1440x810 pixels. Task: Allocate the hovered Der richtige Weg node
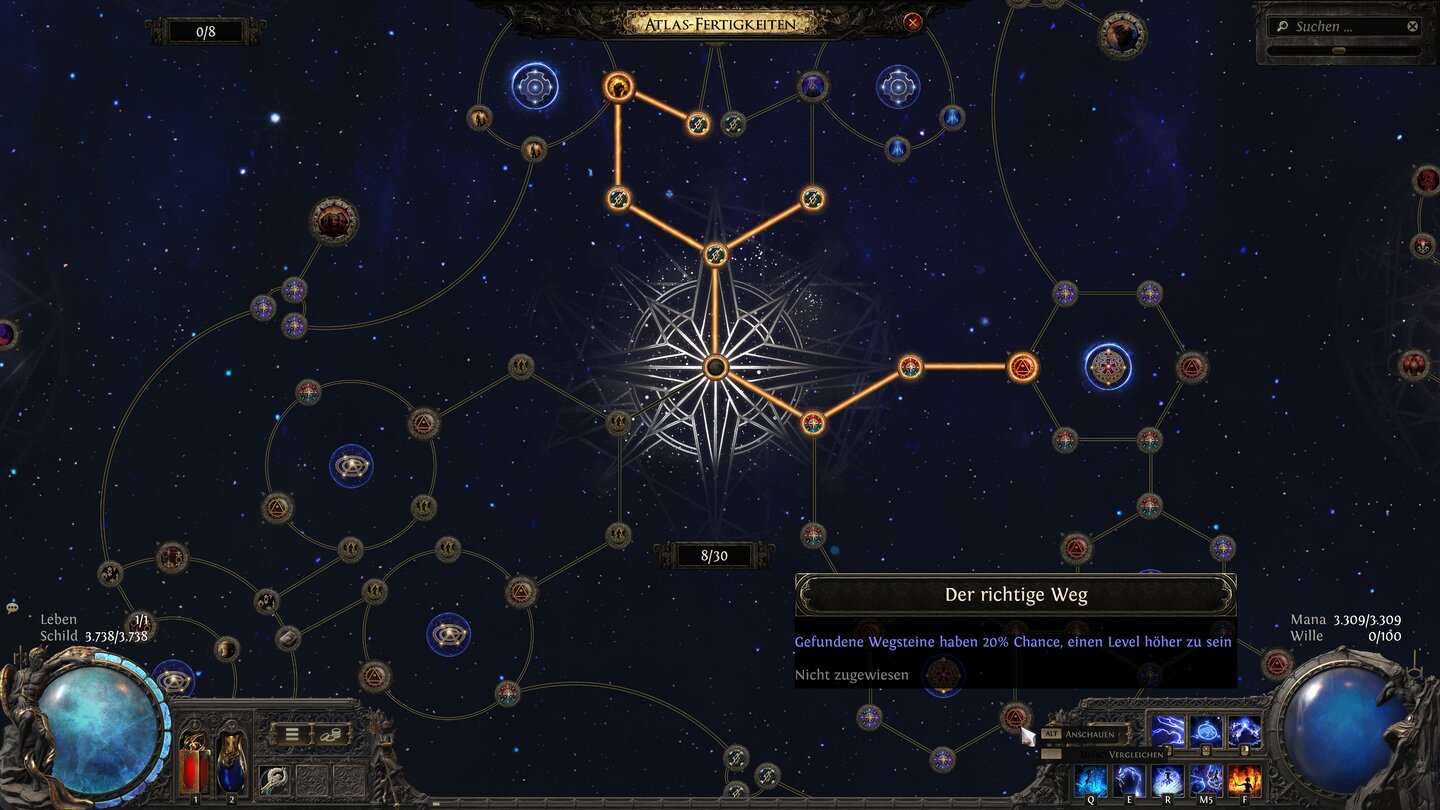click(1016, 716)
